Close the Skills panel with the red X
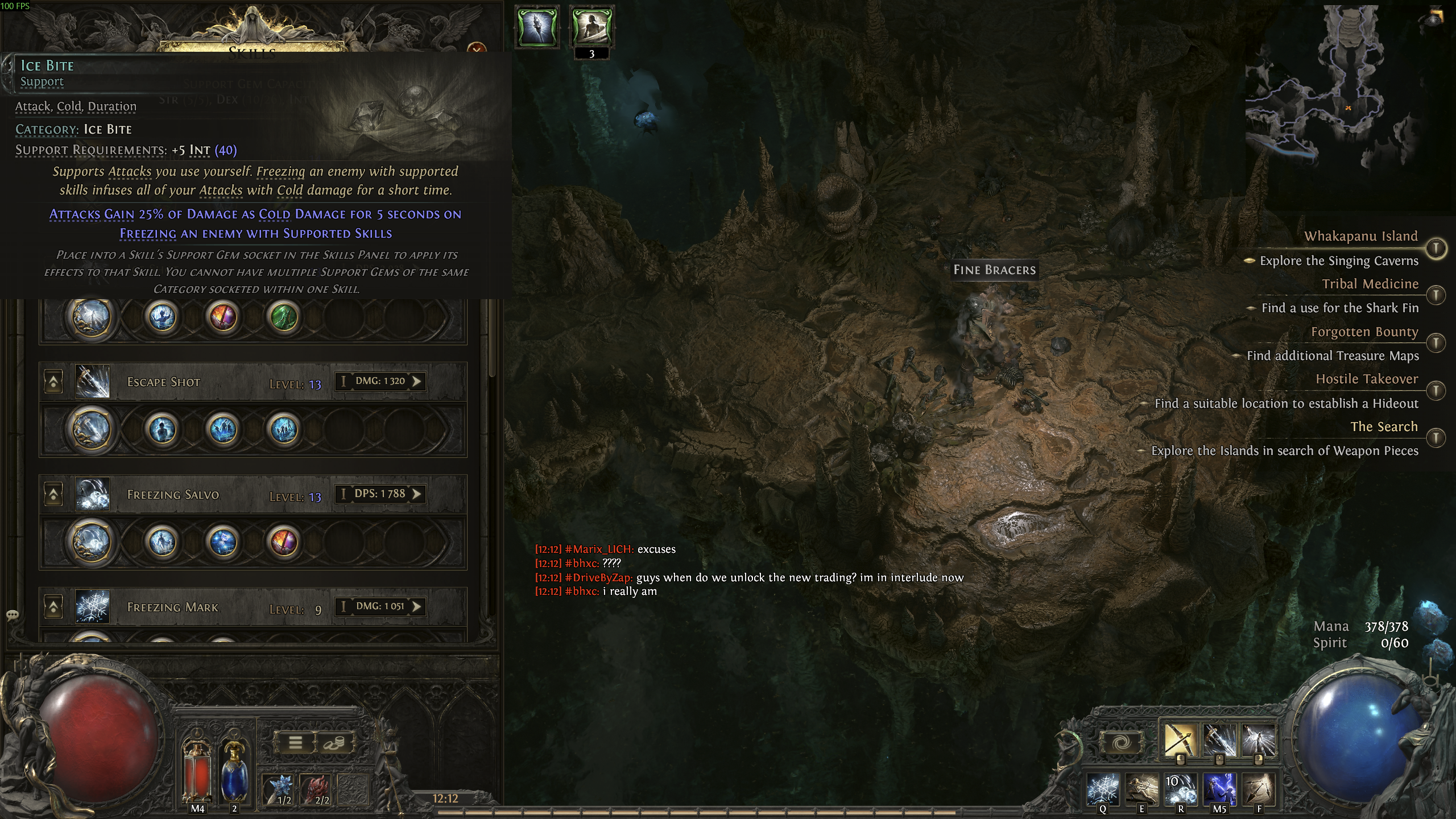Screen dimensions: 1456x819 (x=477, y=48)
